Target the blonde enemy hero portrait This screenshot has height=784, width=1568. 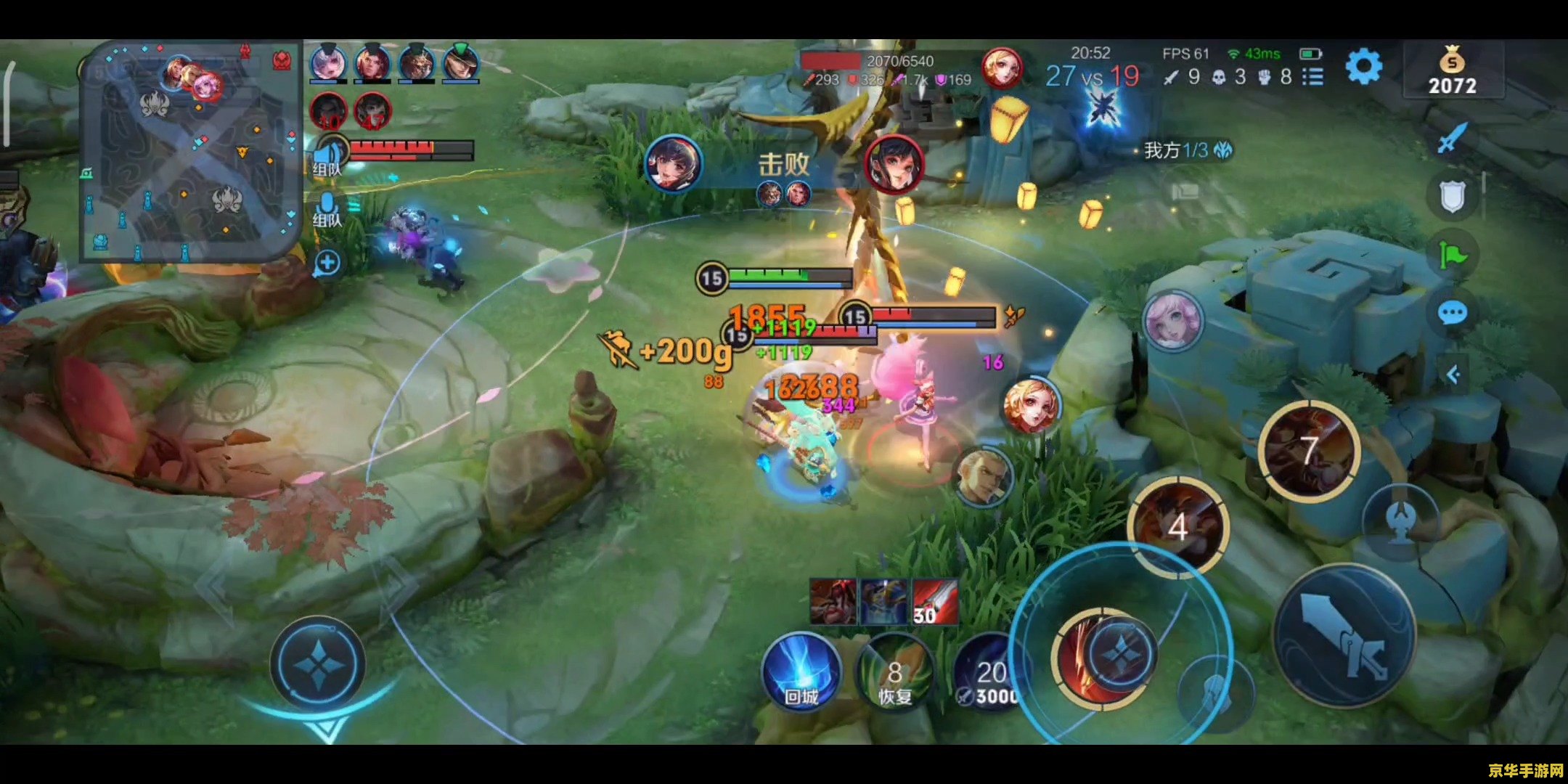(x=1031, y=405)
